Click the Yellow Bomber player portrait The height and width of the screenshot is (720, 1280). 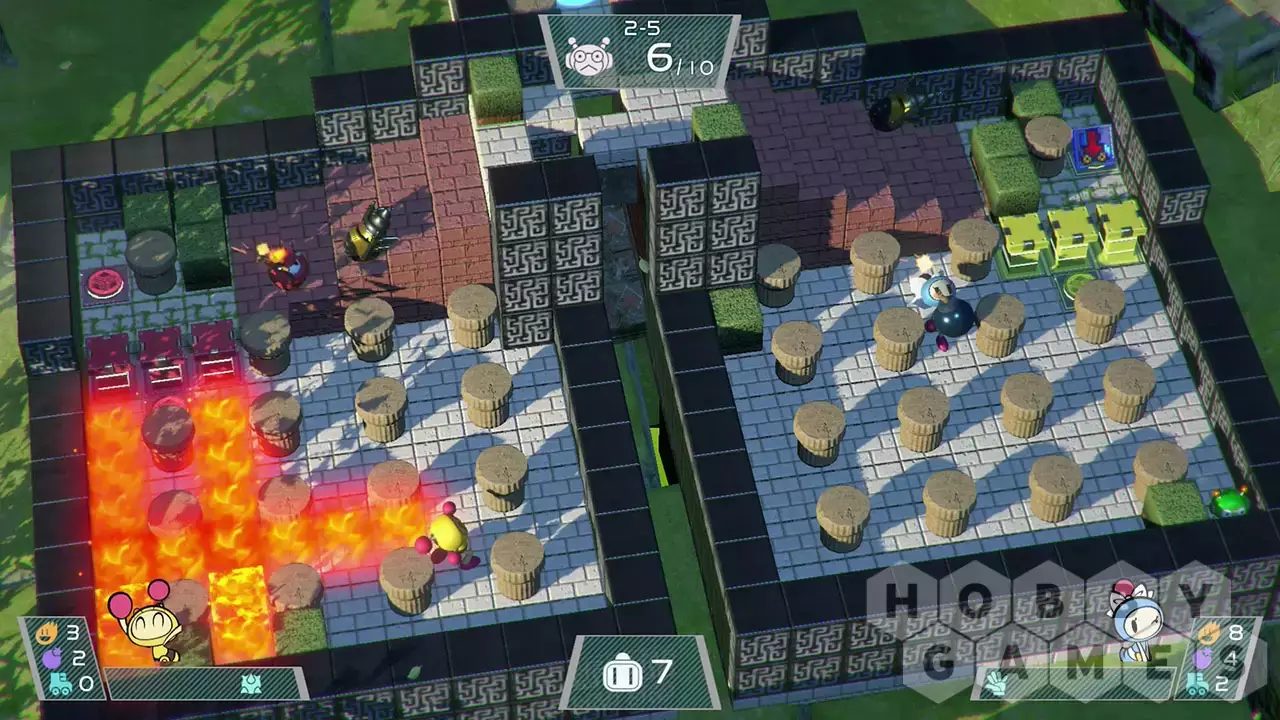[150, 622]
